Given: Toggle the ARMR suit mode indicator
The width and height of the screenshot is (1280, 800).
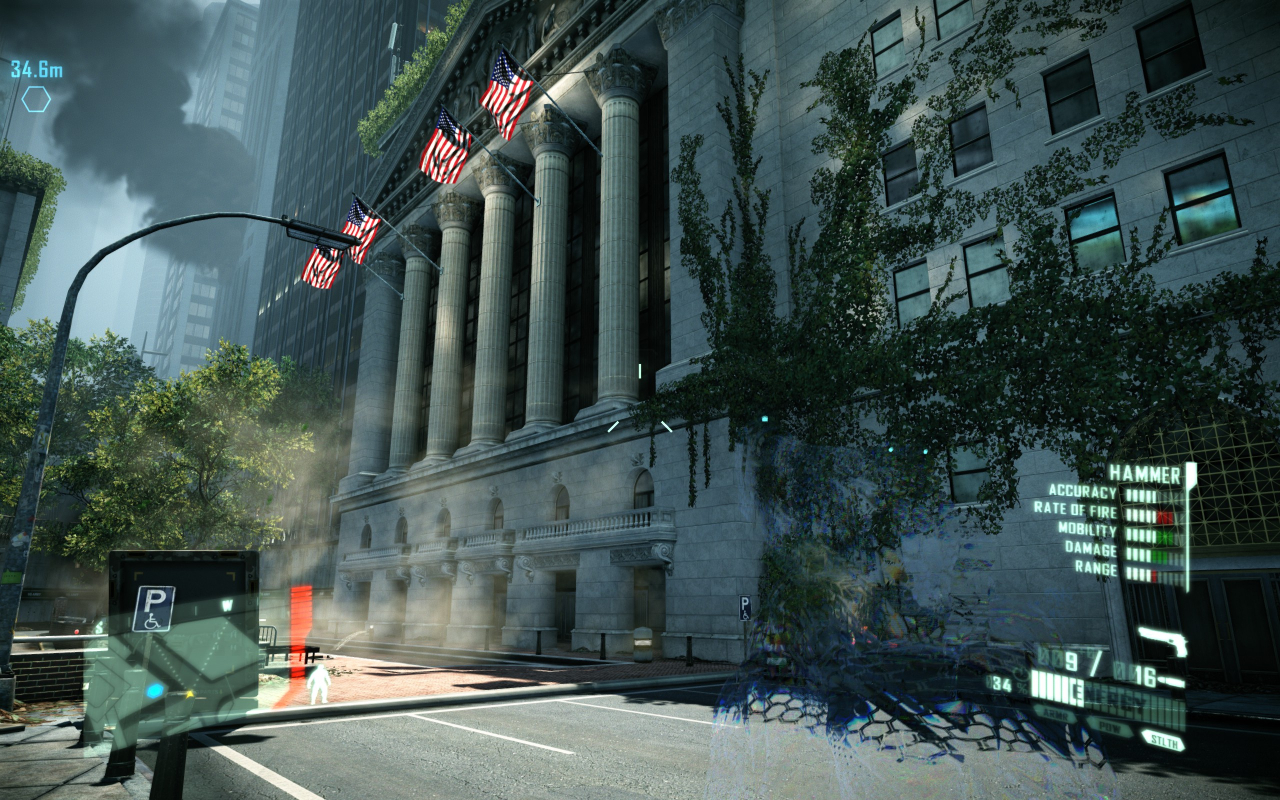Looking at the screenshot, I should [1057, 713].
